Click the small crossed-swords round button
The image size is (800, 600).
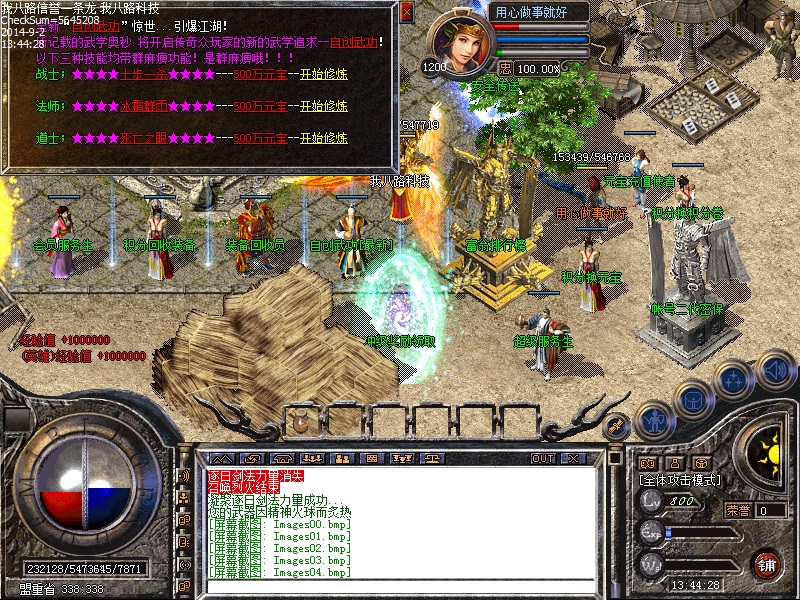616,425
